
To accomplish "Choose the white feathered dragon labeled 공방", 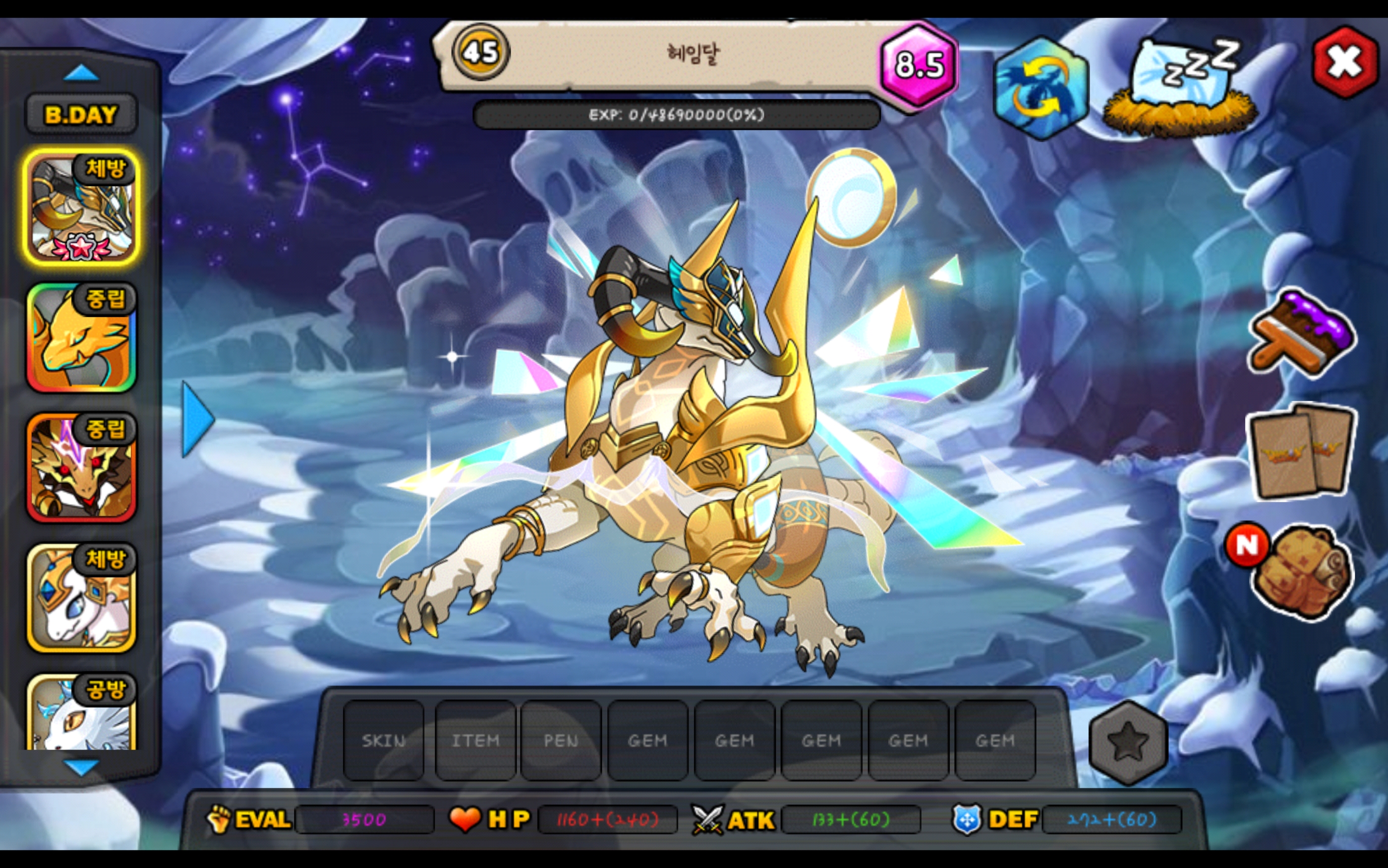I will tap(81, 713).
